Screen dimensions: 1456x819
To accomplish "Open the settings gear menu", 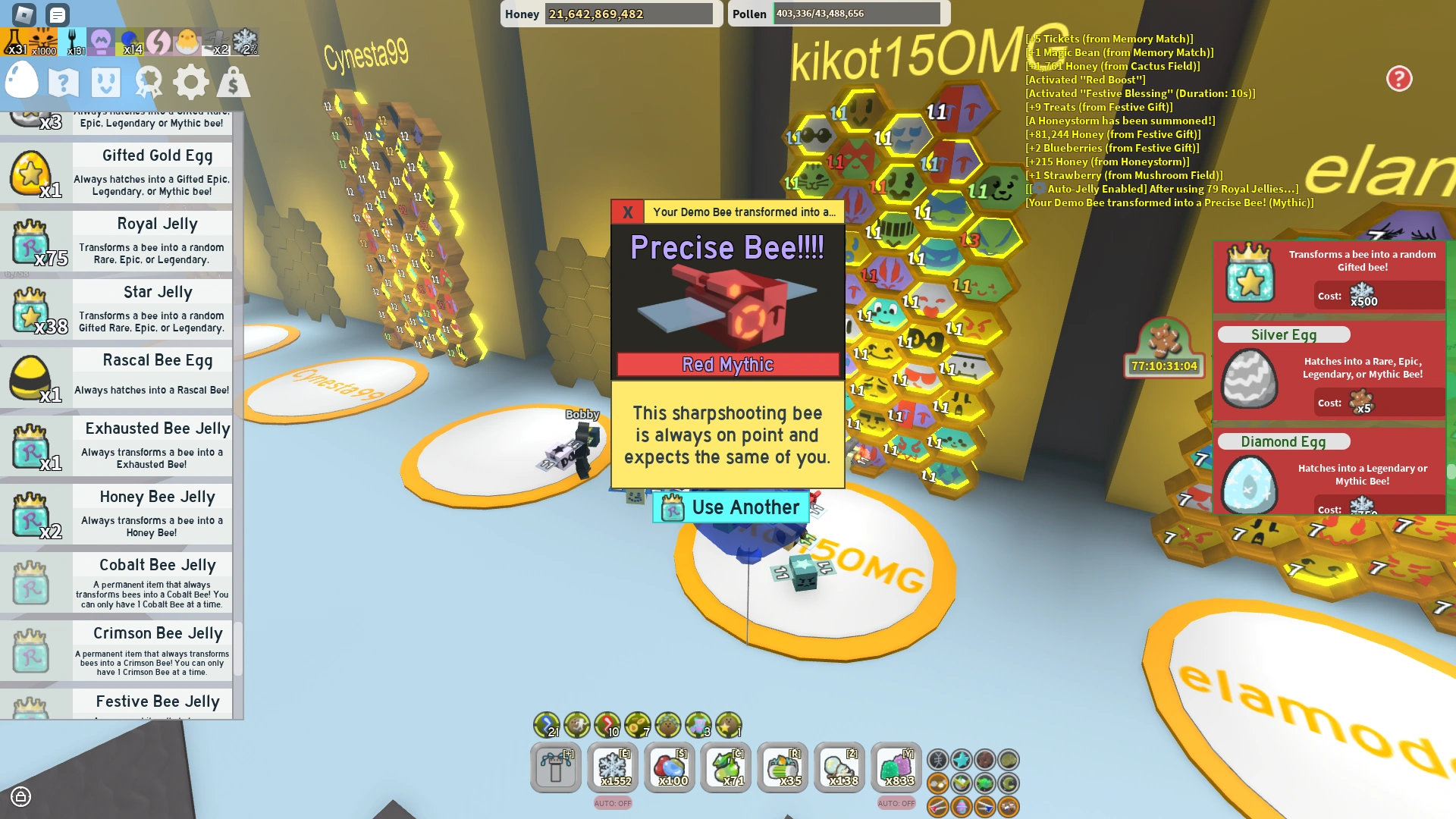I will click(190, 82).
